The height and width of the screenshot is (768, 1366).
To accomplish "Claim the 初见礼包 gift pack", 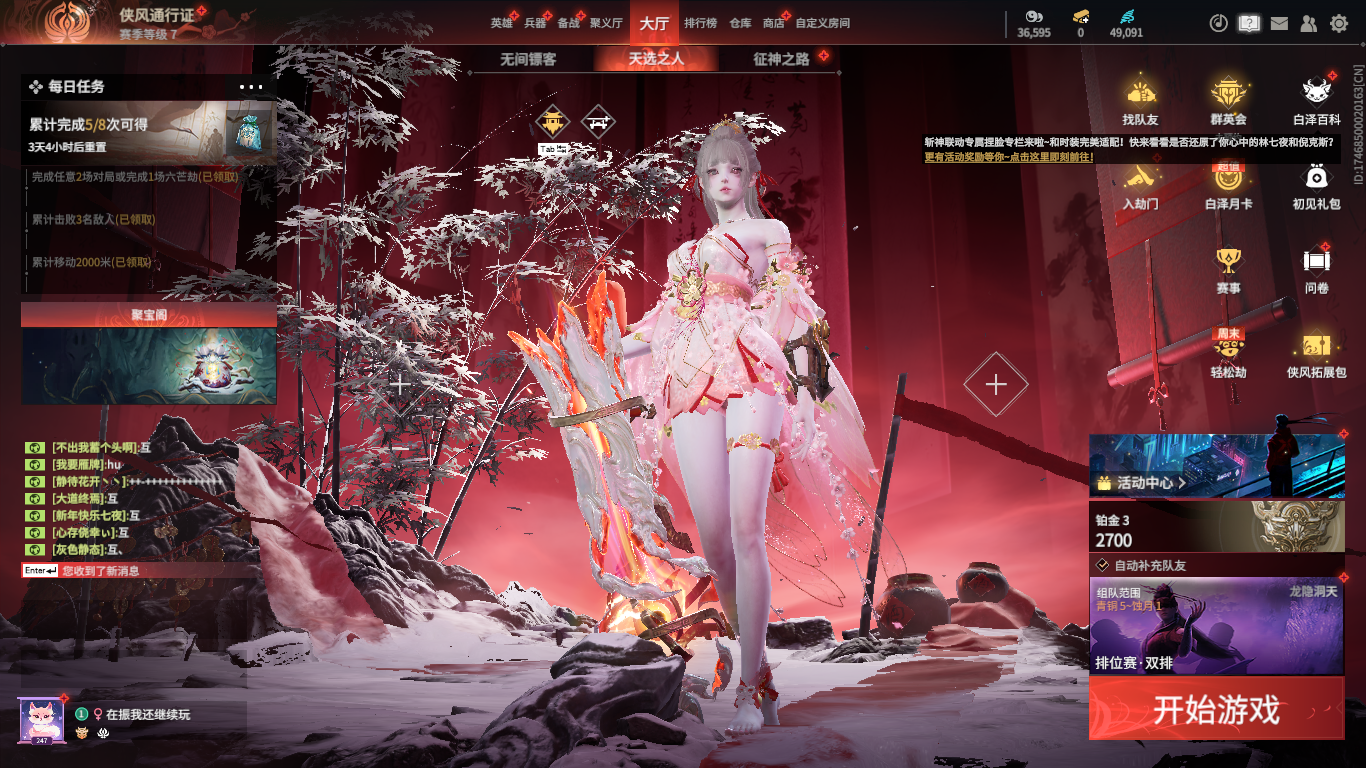I will pos(1316,186).
